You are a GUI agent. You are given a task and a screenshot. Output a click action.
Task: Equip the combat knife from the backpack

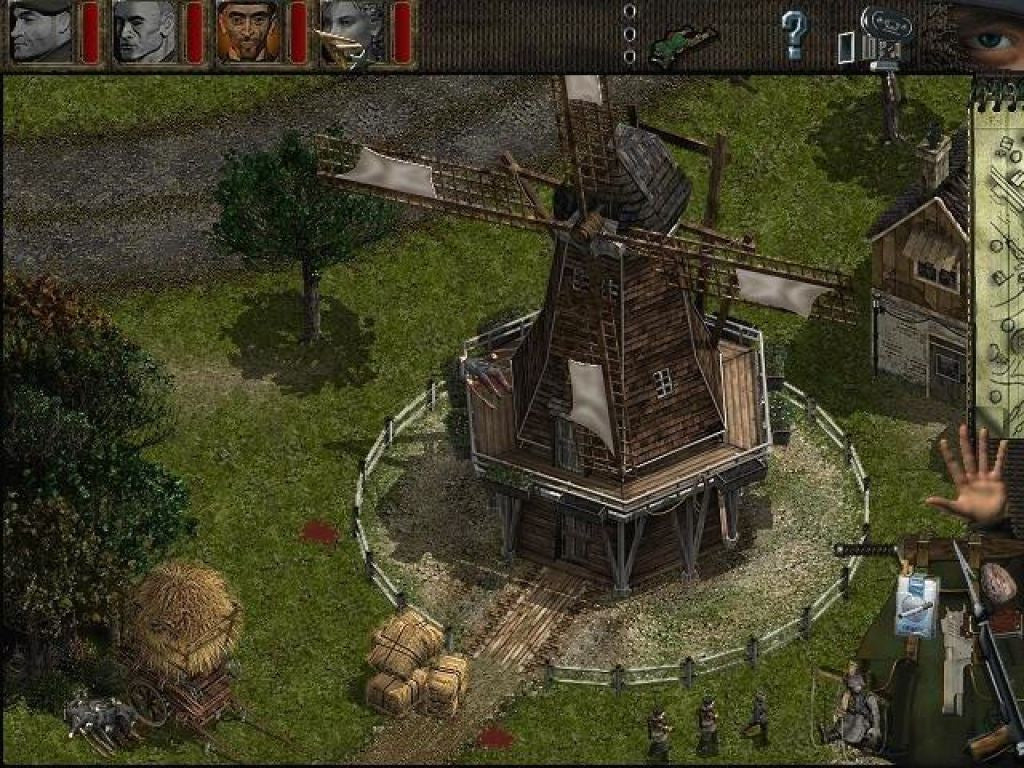(x=866, y=549)
